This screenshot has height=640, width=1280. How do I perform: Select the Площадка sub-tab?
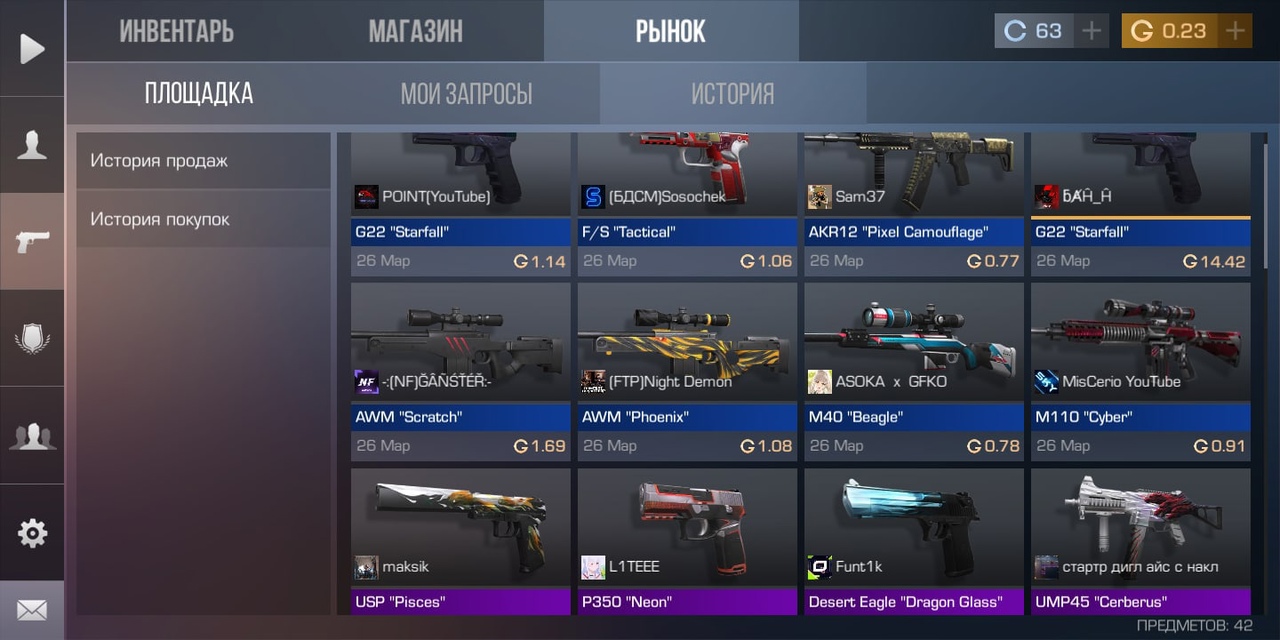tap(199, 94)
